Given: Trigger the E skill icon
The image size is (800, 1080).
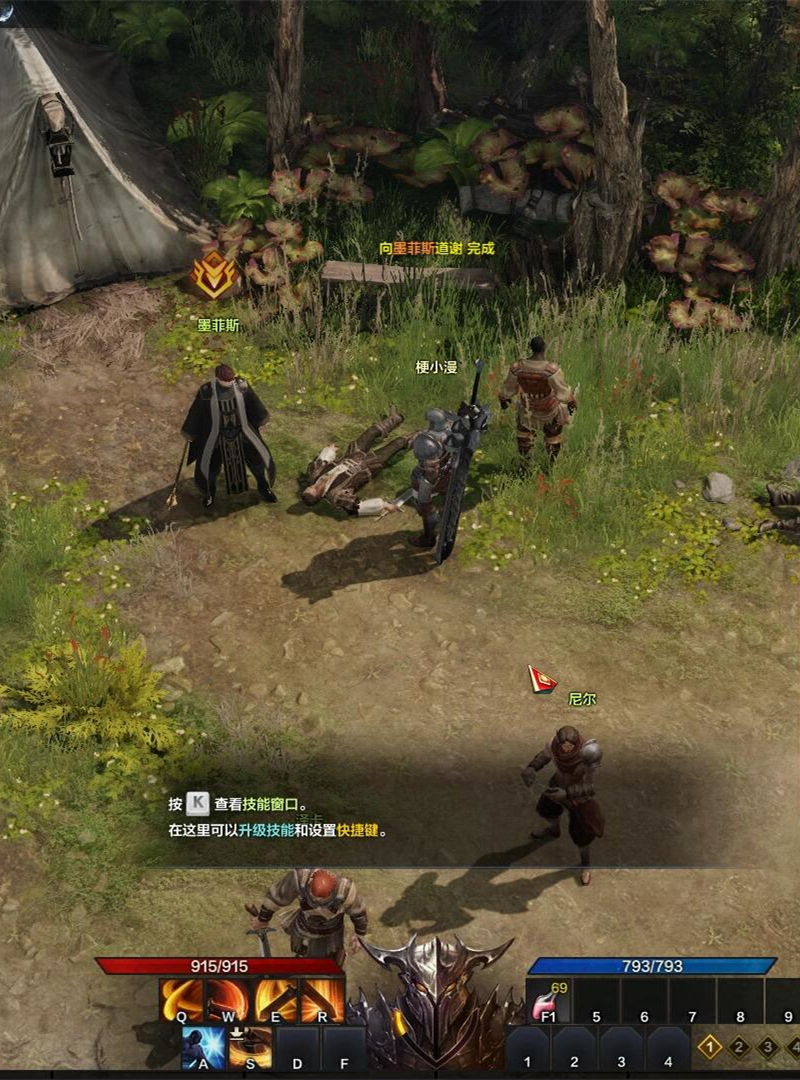Looking at the screenshot, I should point(276,999).
